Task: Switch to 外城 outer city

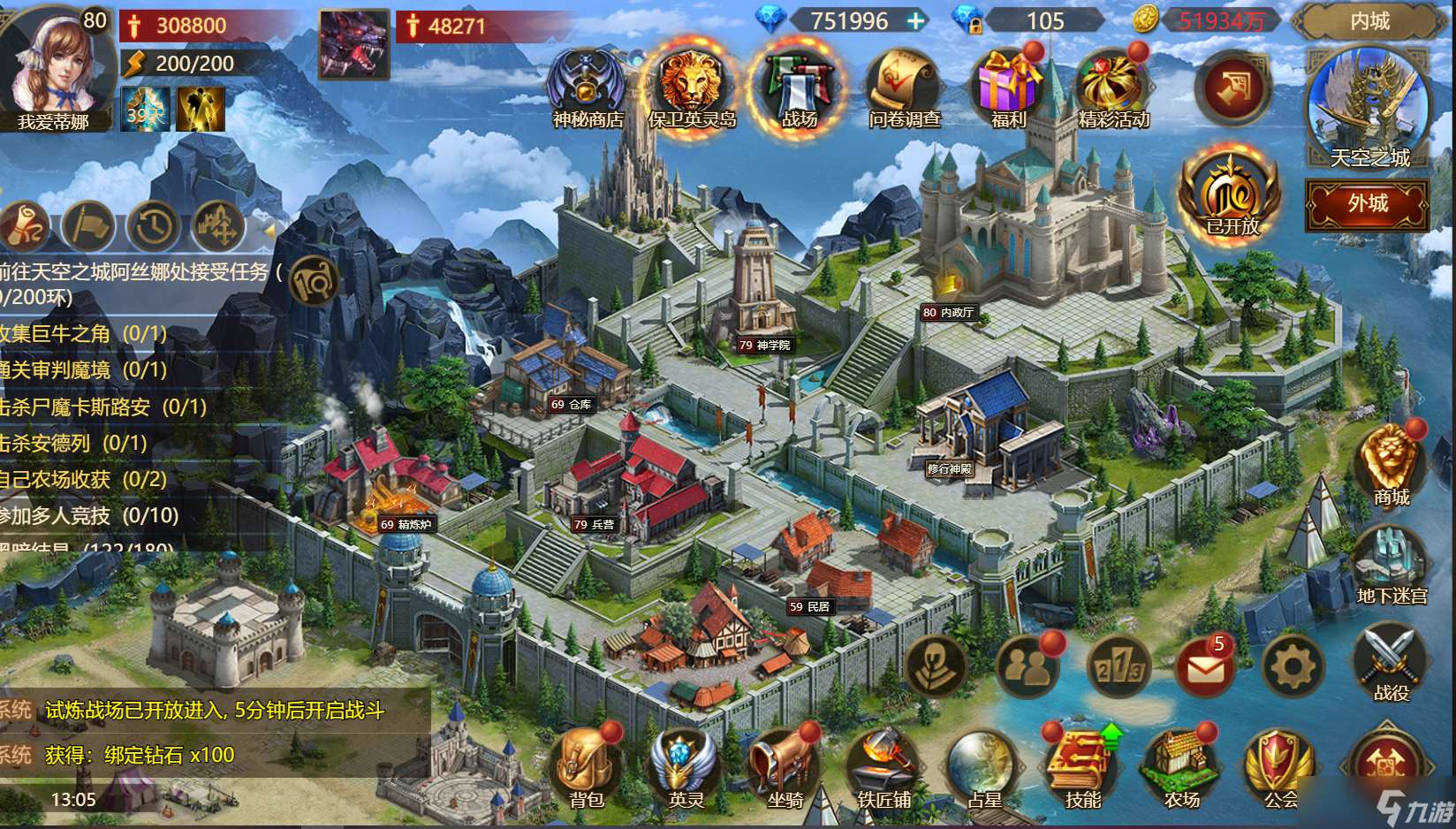Action: (1367, 204)
